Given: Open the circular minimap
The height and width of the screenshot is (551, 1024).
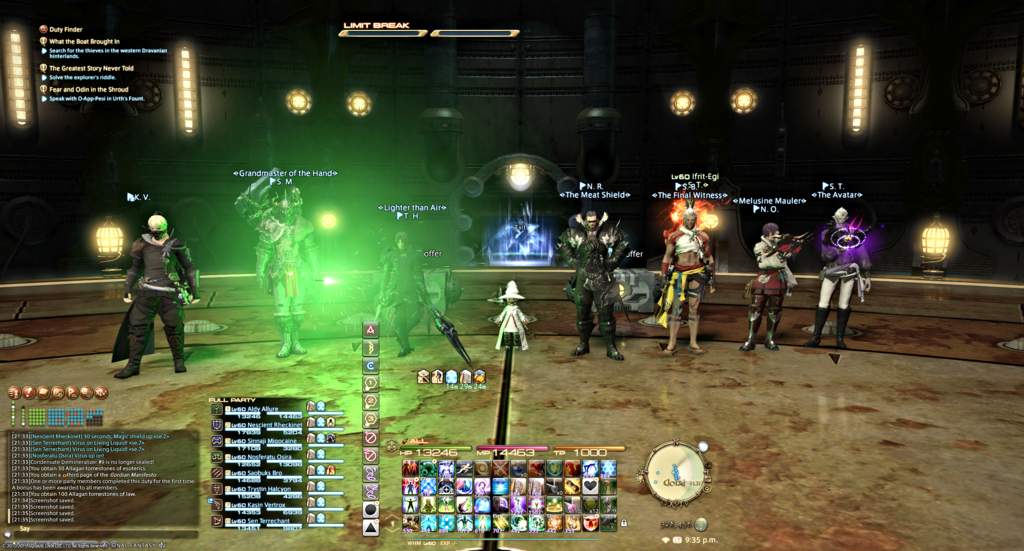Looking at the screenshot, I should [x=678, y=472].
